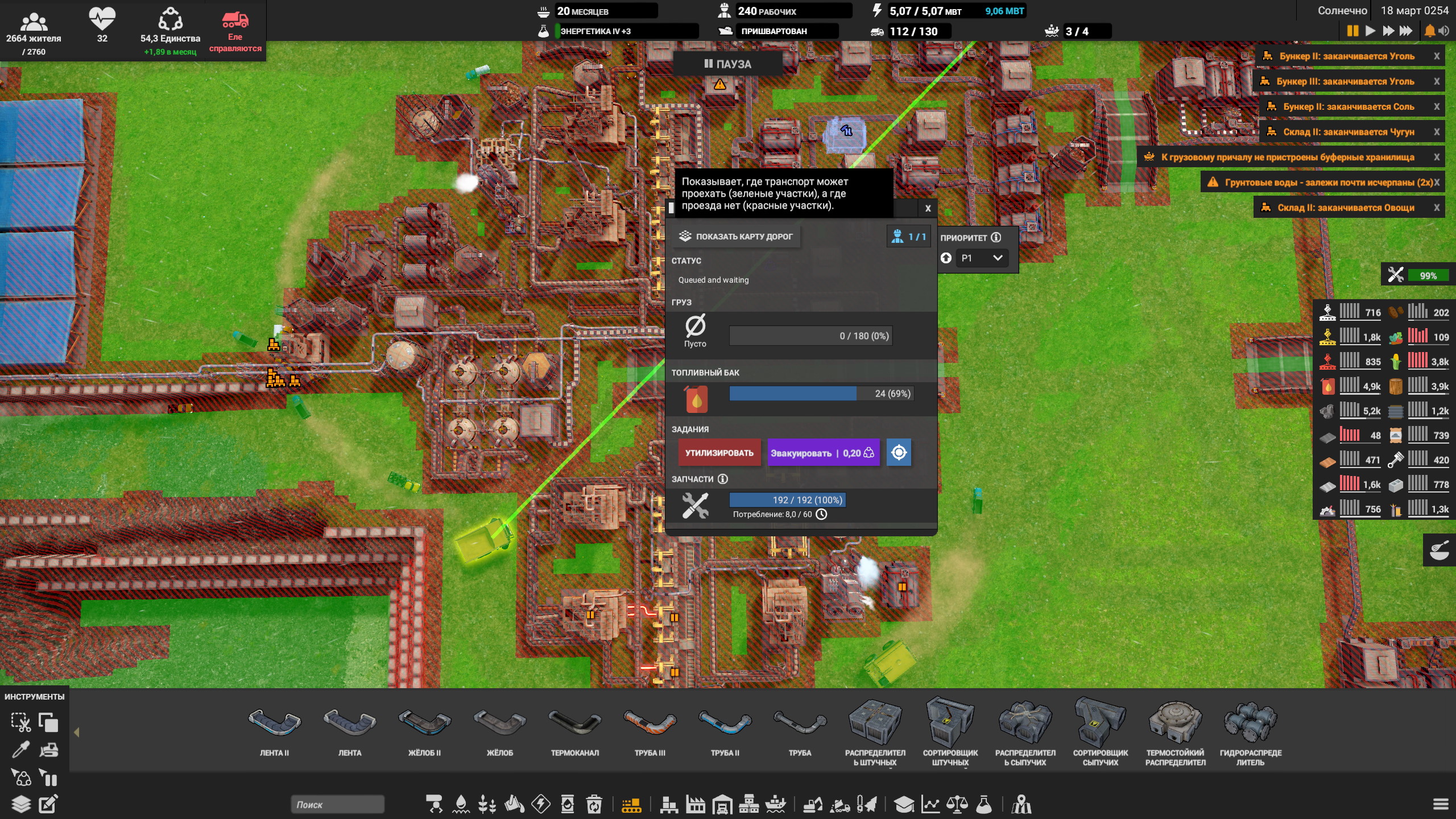Select the bulldozer demolition tool
This screenshot has height=819, width=1456.
click(x=48, y=750)
